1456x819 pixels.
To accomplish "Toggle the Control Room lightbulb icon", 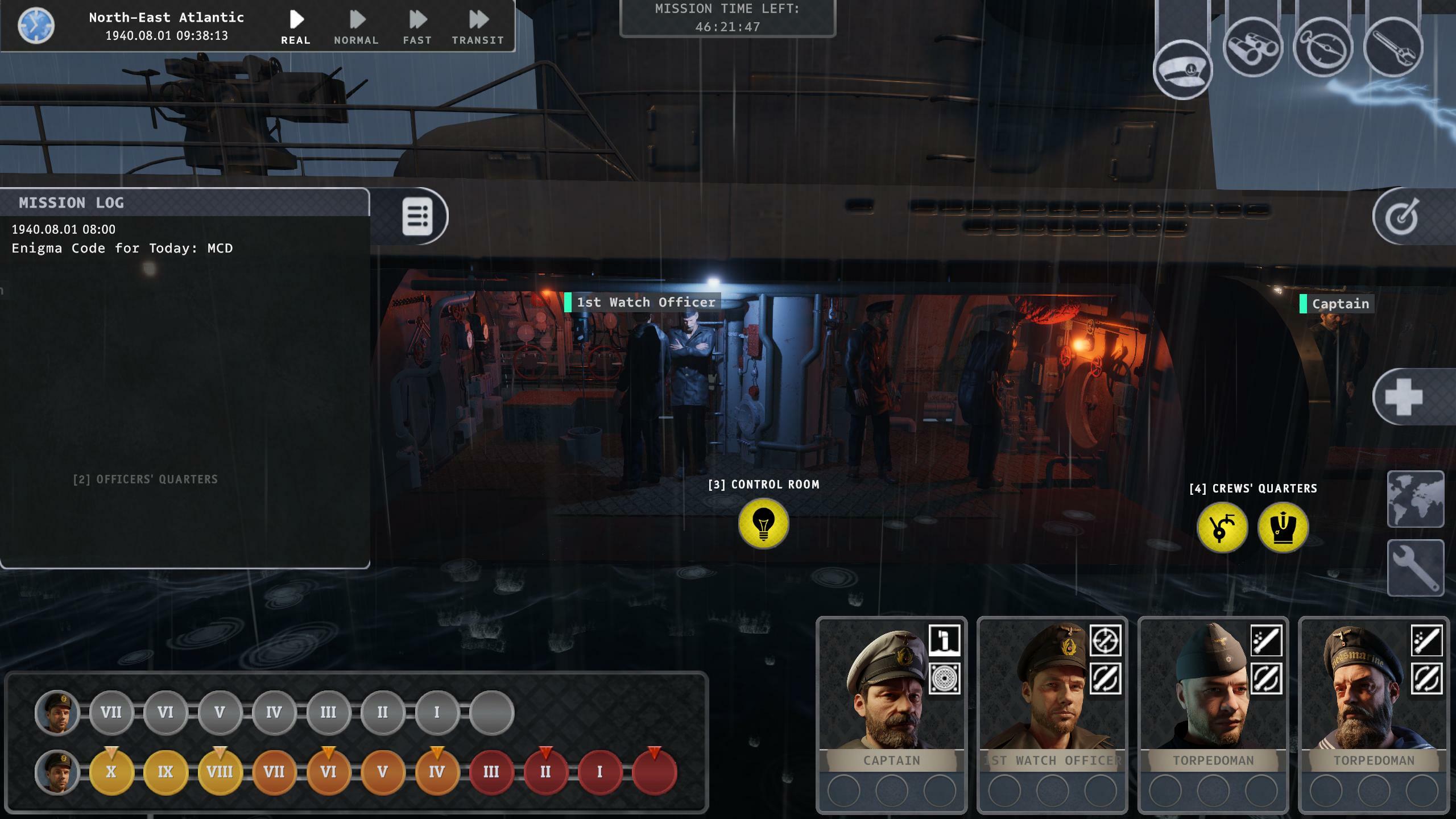I will pyautogui.click(x=763, y=524).
